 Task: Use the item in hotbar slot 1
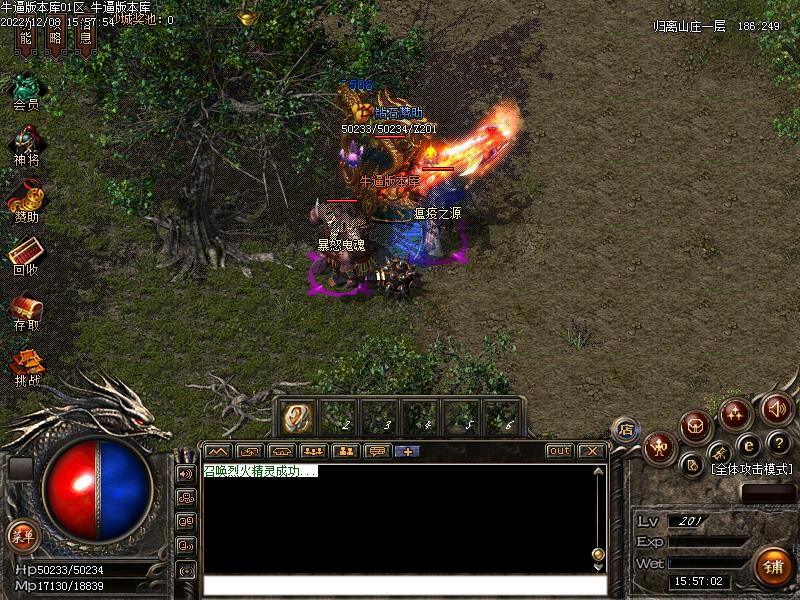297,418
